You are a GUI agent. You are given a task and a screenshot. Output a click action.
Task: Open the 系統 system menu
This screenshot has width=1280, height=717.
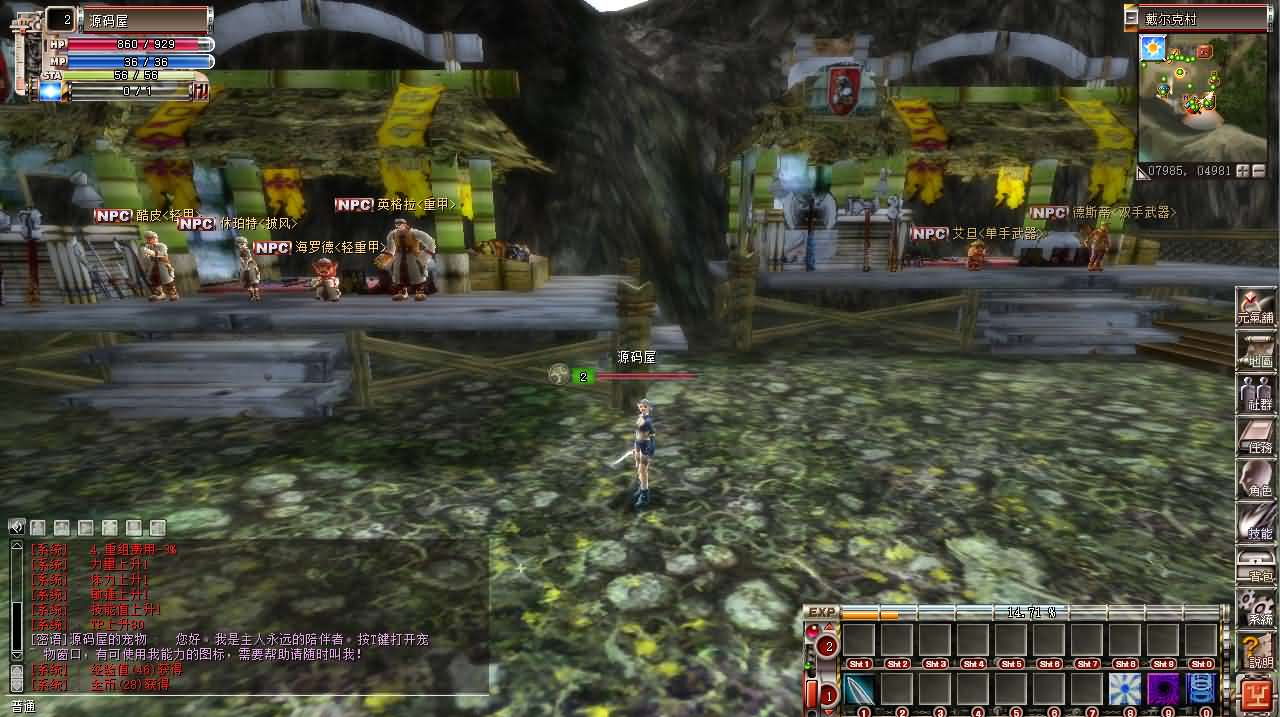[1256, 608]
